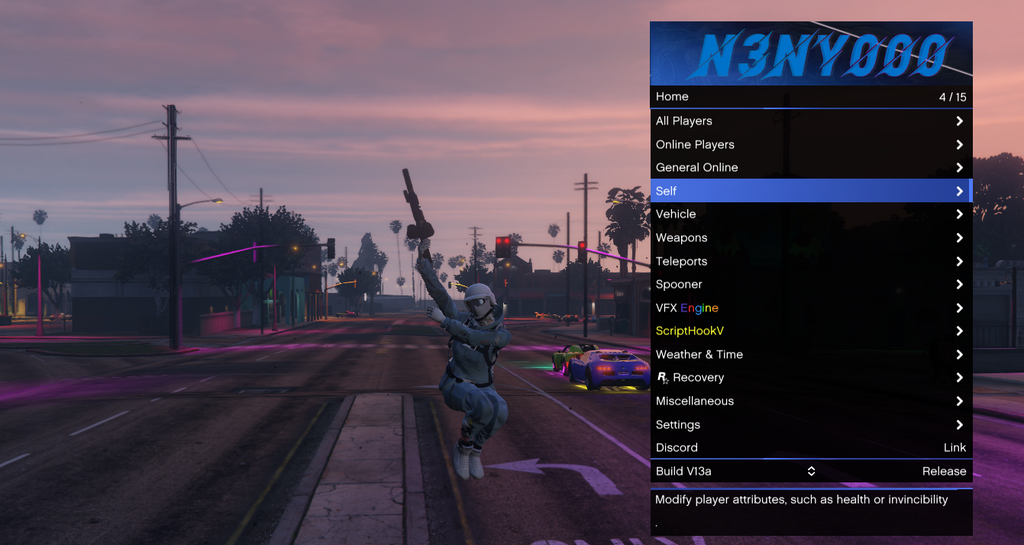The image size is (1024, 545).
Task: Select the Weapons menu entry
Action: pos(810,238)
